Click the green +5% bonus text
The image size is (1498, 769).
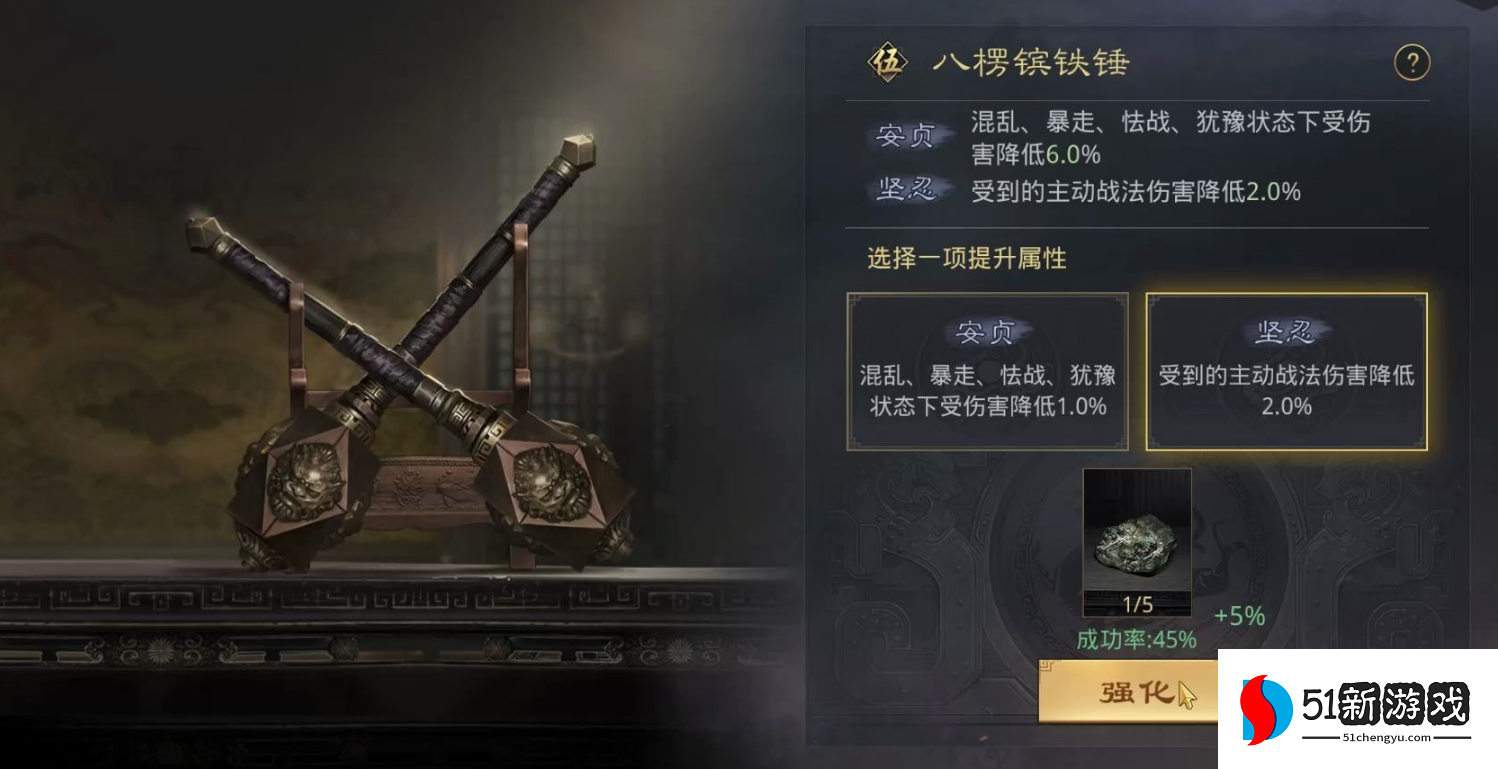click(x=1240, y=617)
